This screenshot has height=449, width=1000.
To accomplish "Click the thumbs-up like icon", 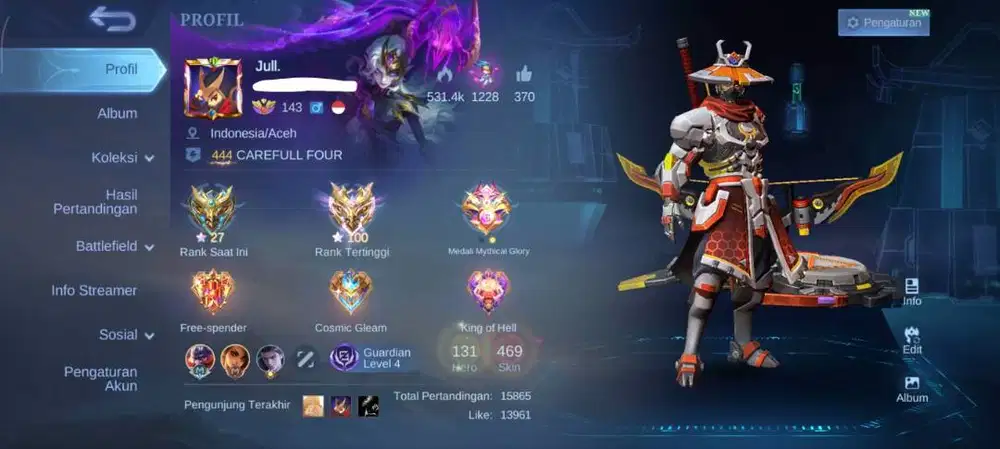I will pos(524,74).
